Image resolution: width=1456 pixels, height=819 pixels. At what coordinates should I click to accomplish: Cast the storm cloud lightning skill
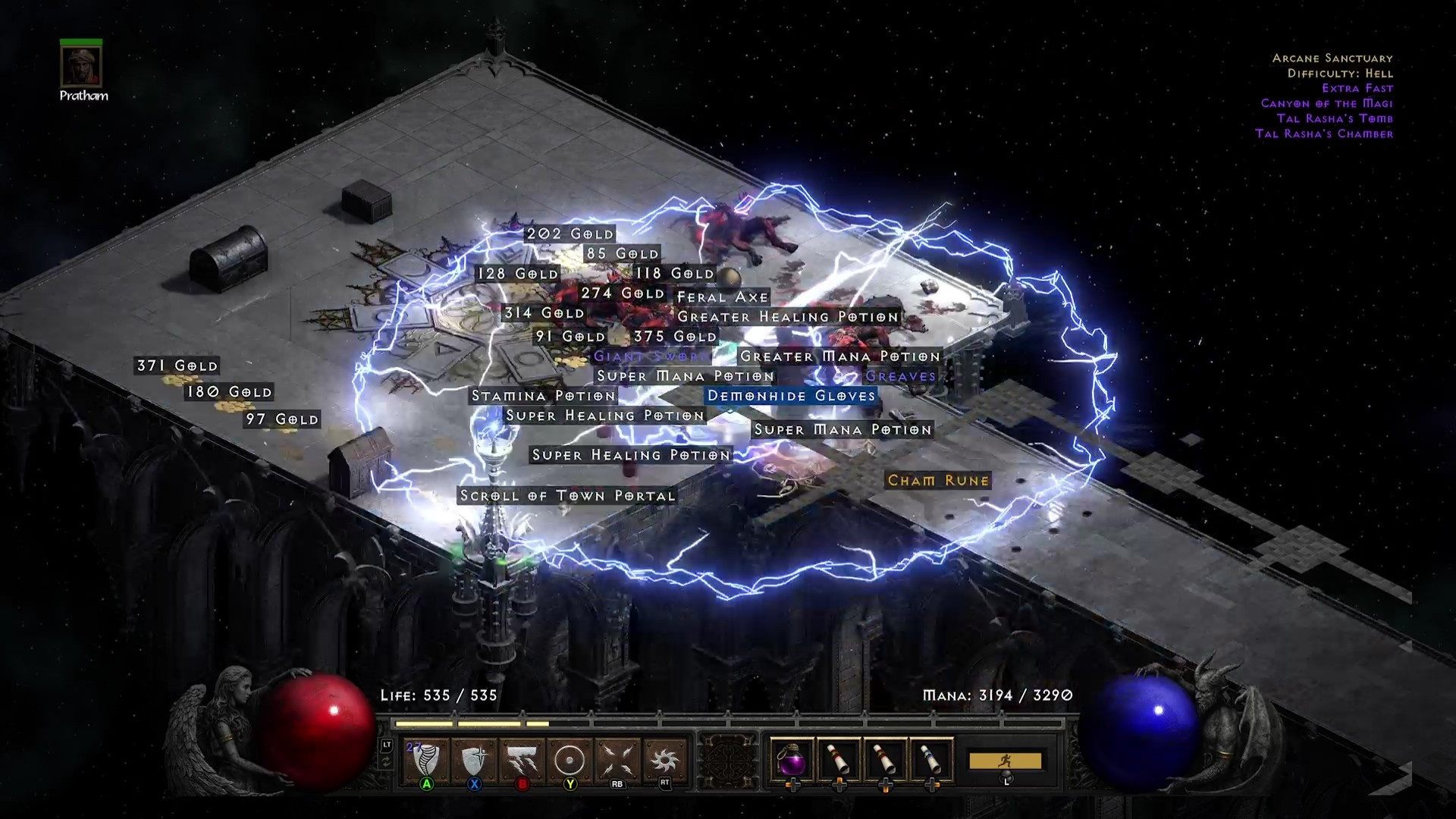(522, 760)
